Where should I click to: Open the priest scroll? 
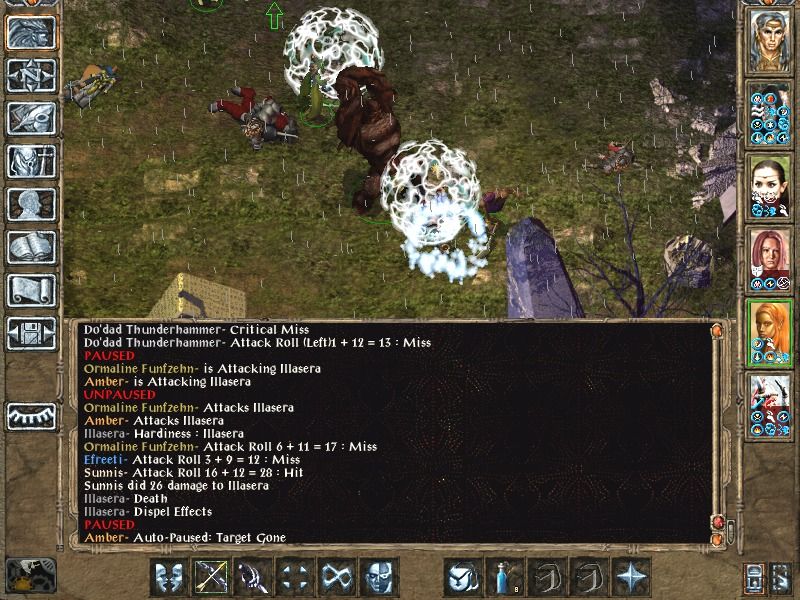pyautogui.click(x=30, y=291)
